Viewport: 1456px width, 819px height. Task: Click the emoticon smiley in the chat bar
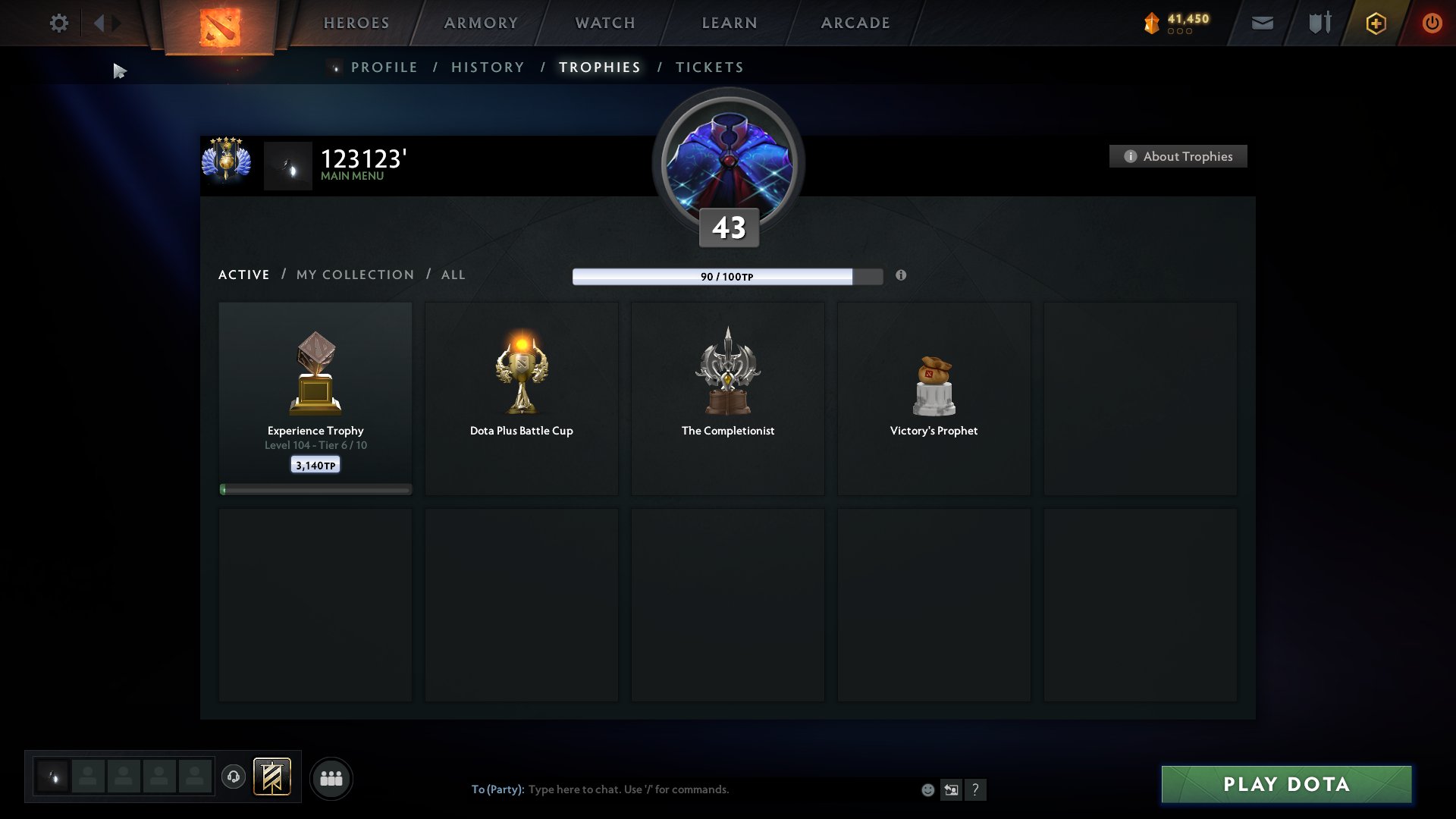[x=927, y=789]
